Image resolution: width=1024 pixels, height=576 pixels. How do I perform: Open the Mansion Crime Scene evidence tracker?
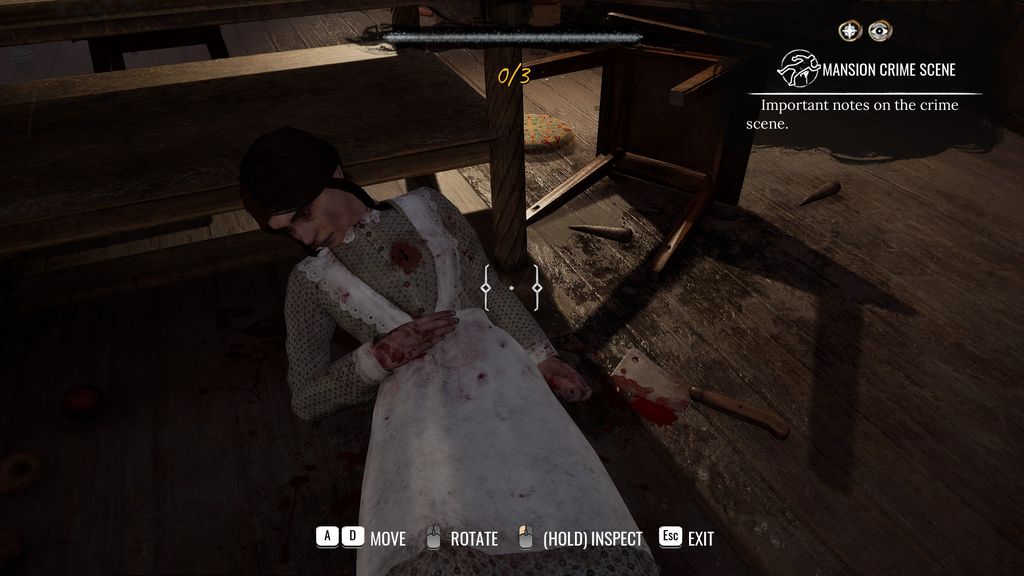tap(868, 69)
